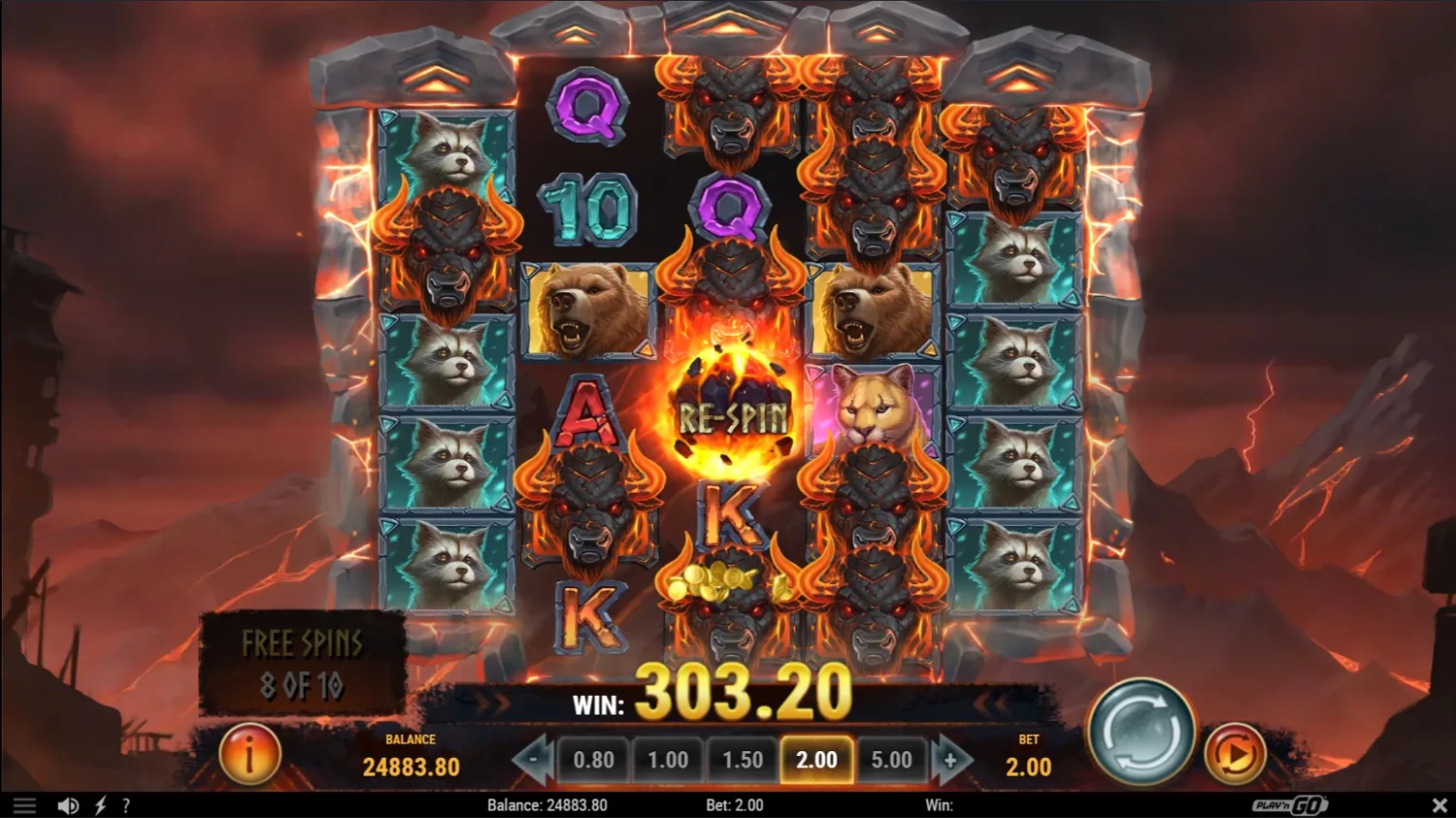Image resolution: width=1456 pixels, height=818 pixels.
Task: Click the speaker icon in the bottom bar
Action: pos(67,804)
